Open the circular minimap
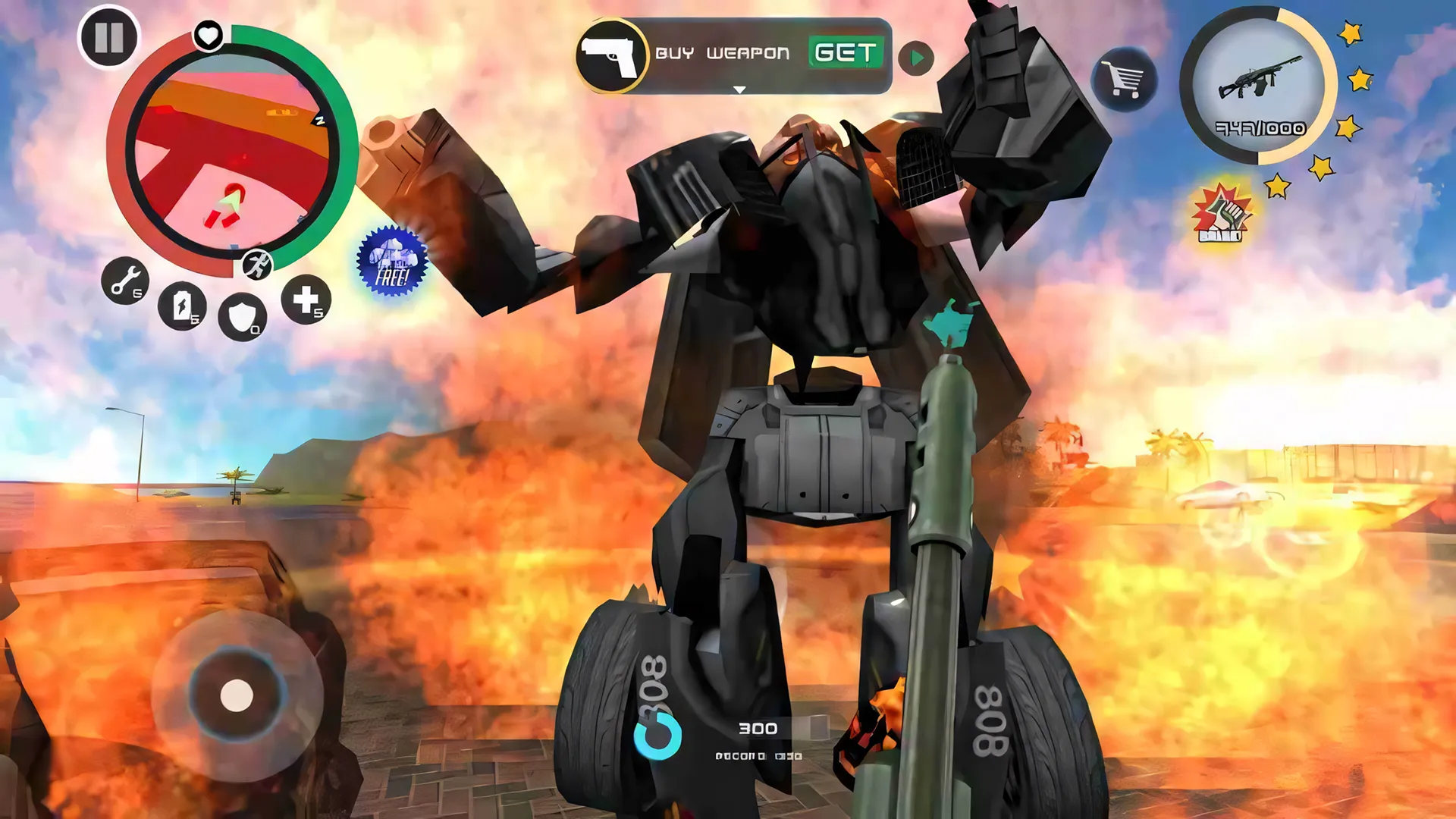The width and height of the screenshot is (1456, 819). pyautogui.click(x=231, y=152)
